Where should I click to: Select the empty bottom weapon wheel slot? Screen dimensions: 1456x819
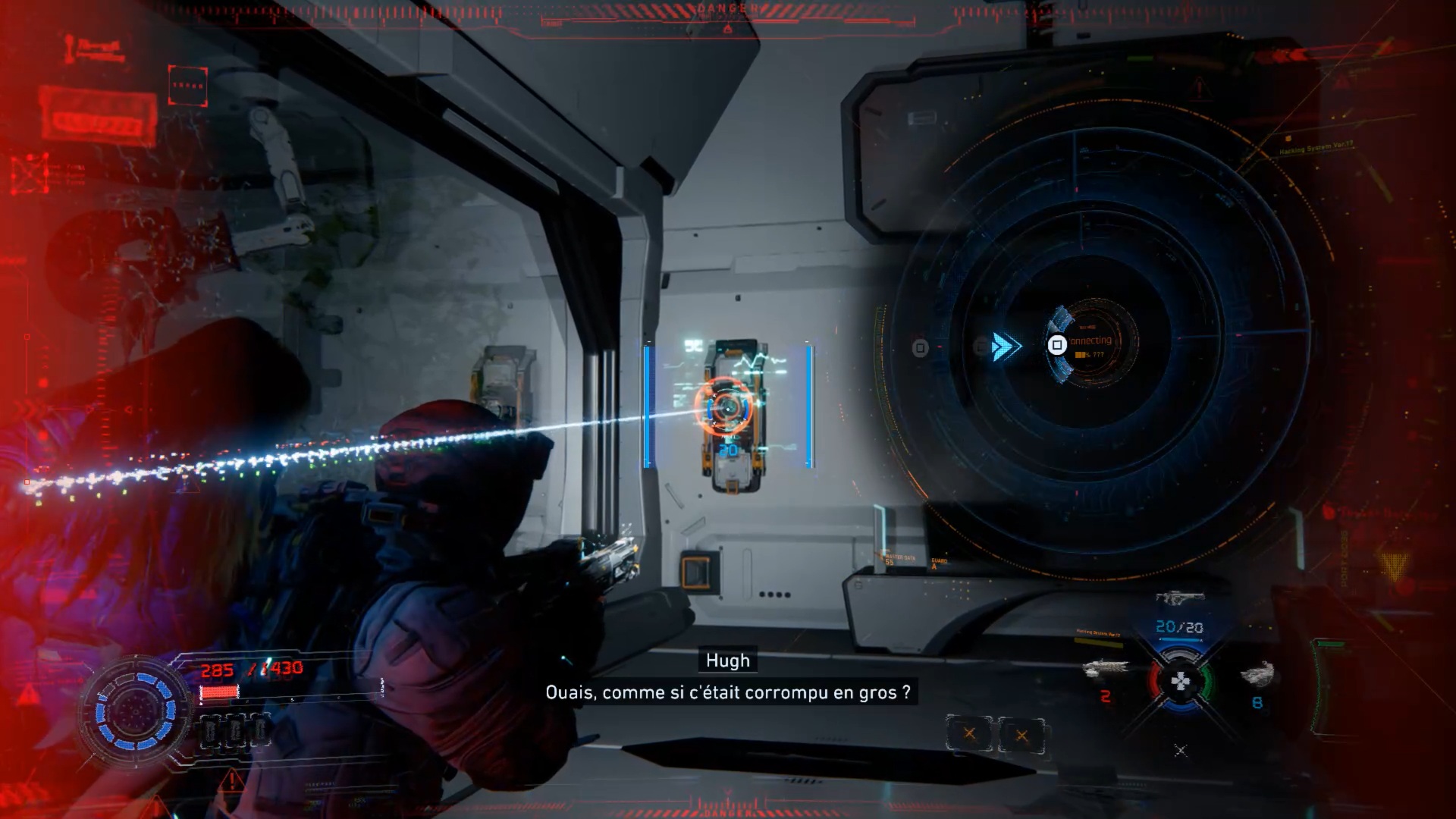pyautogui.click(x=1180, y=750)
